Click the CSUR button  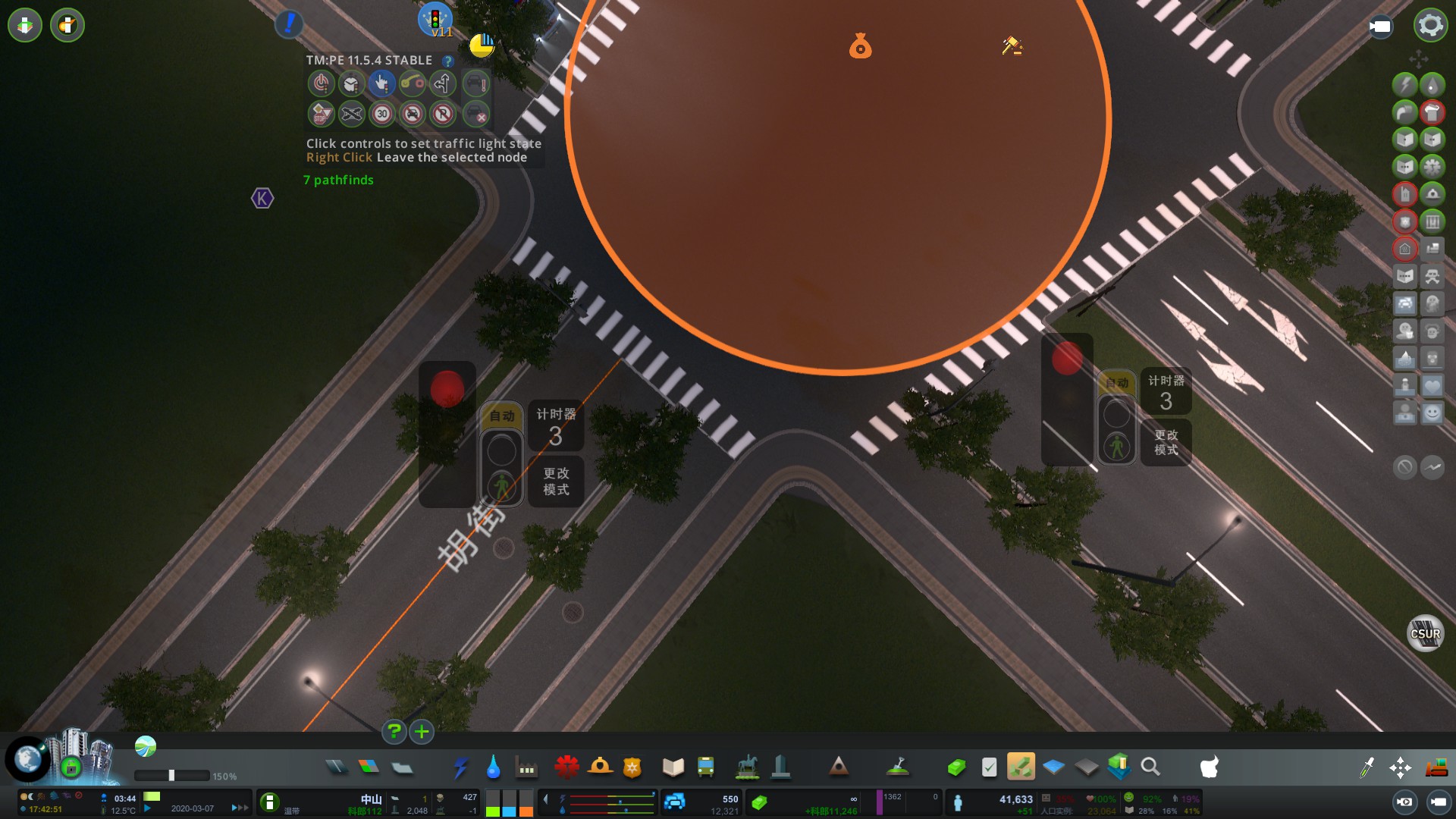point(1425,634)
